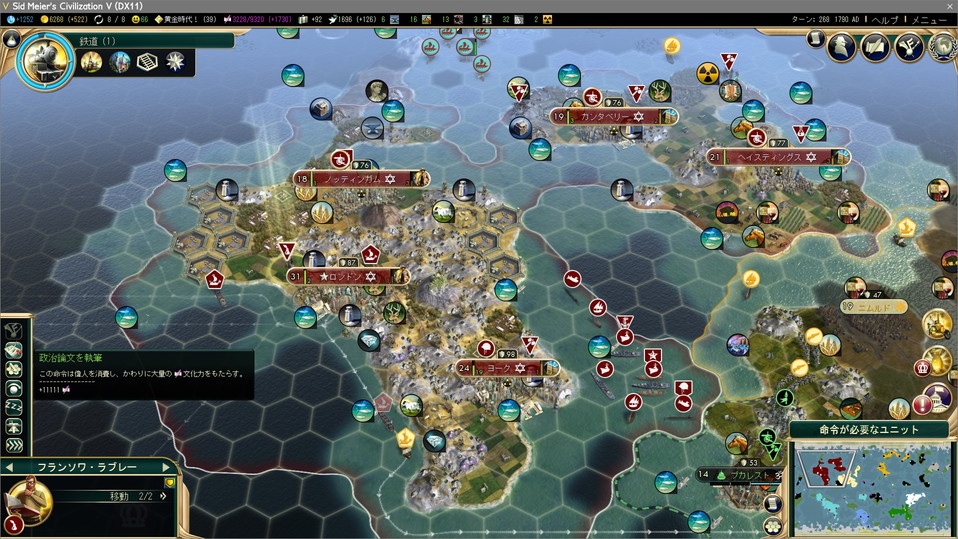Screen dimensions: 958x539
Task: Open the diplomacy overview (trumpet icon)
Action: (909, 46)
